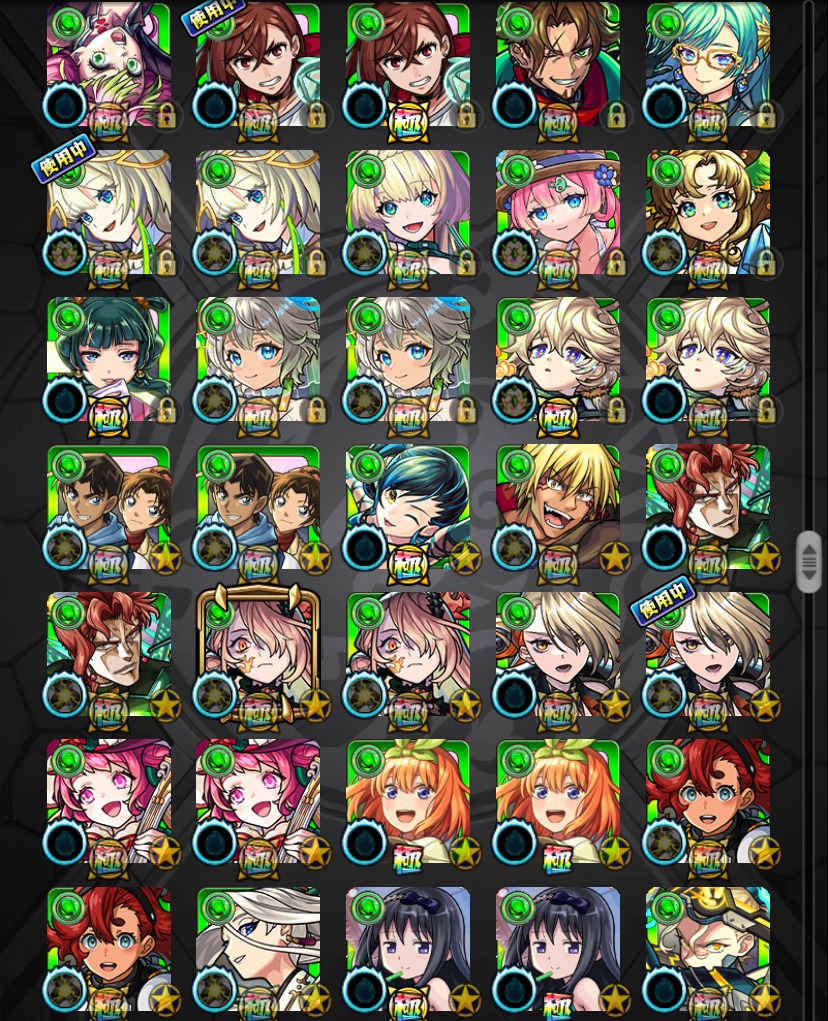Choose the laughing tanned blond man

[558, 507]
